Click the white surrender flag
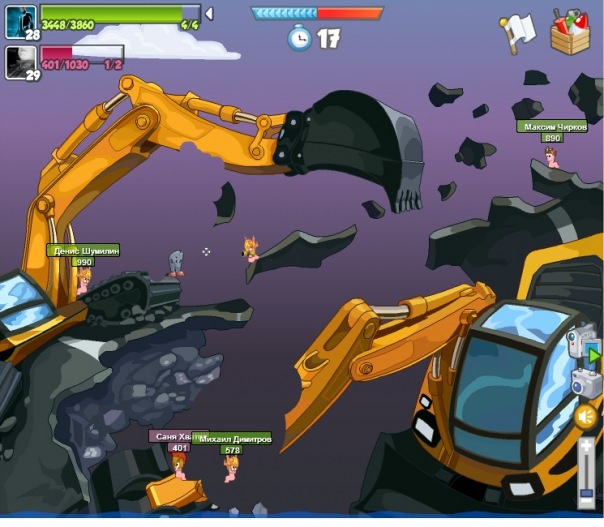Screen dimensions: 604x527 (x=519, y=31)
